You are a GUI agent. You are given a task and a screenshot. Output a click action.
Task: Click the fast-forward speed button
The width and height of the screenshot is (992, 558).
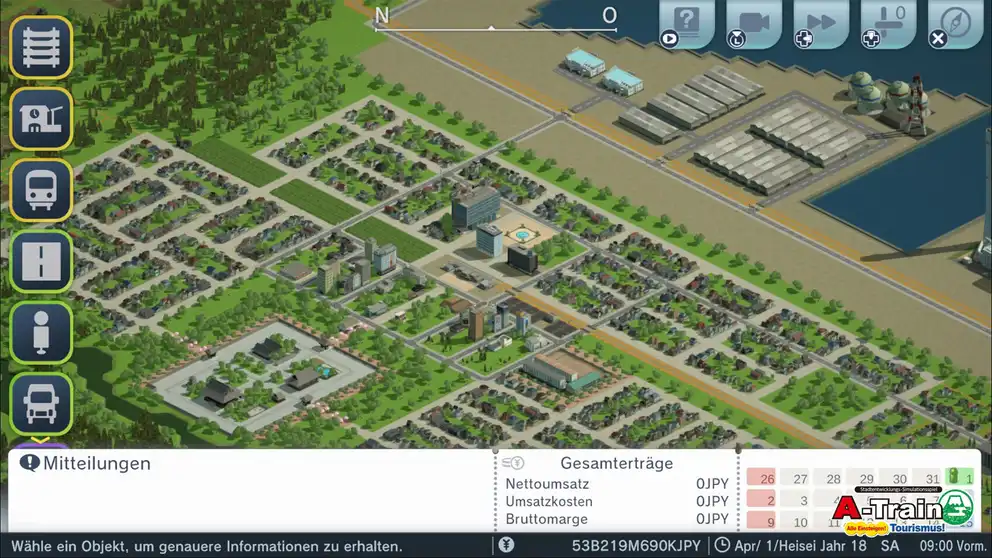point(821,22)
